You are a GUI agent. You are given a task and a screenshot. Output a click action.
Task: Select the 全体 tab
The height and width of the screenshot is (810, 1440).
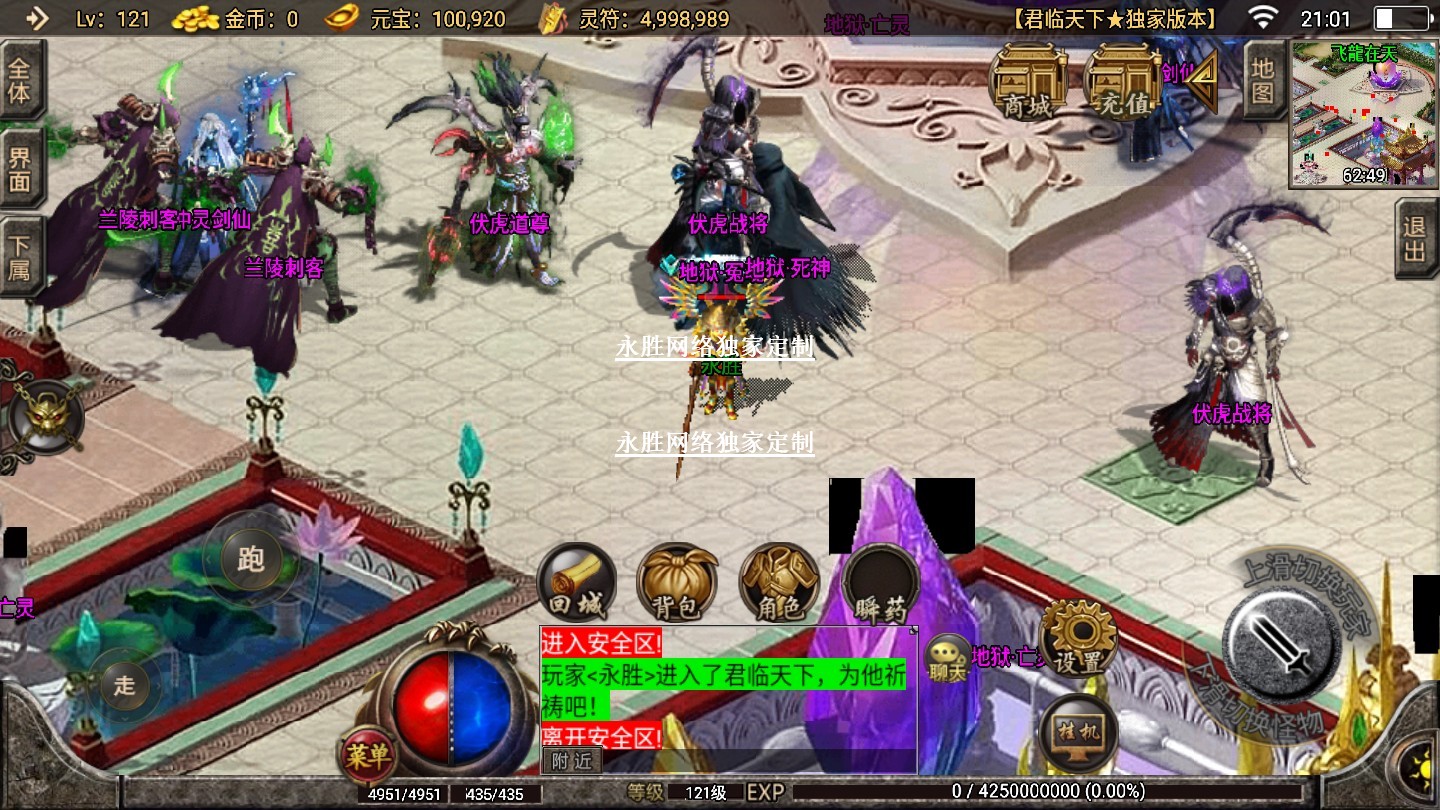pos(20,81)
